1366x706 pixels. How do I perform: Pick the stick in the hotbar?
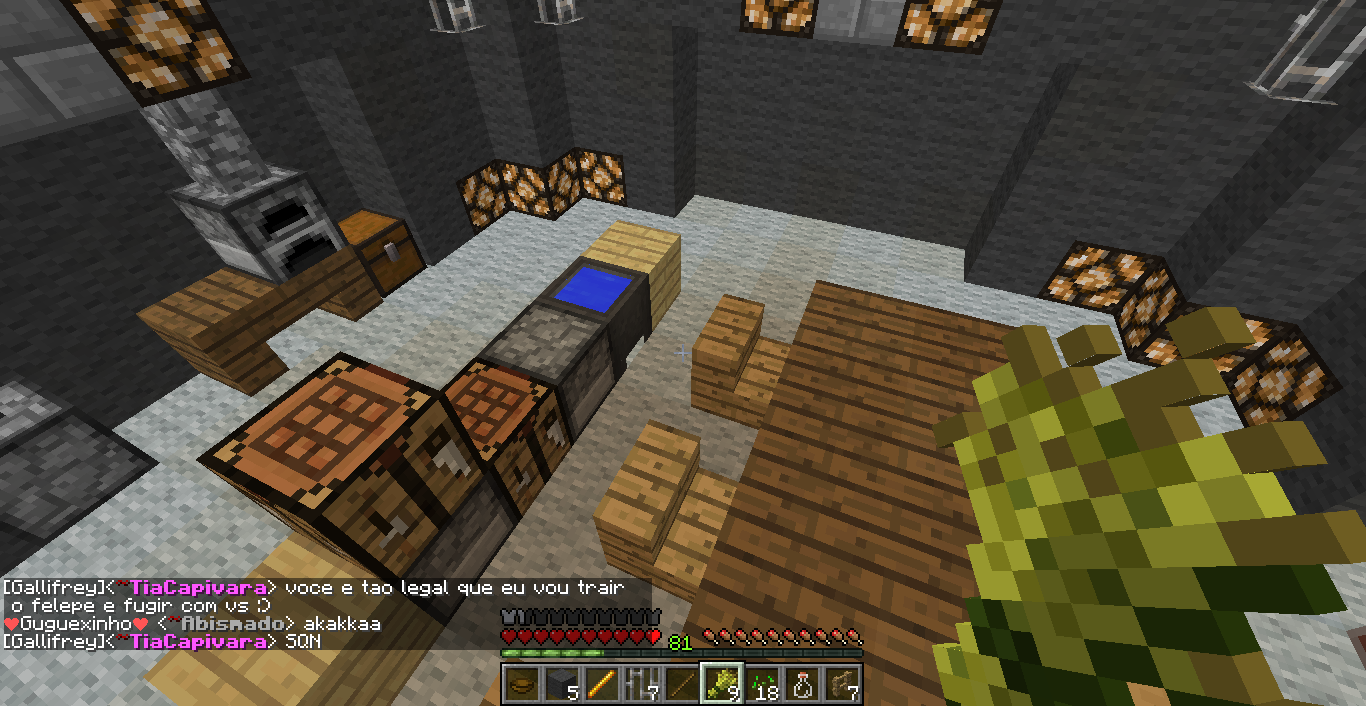680,685
